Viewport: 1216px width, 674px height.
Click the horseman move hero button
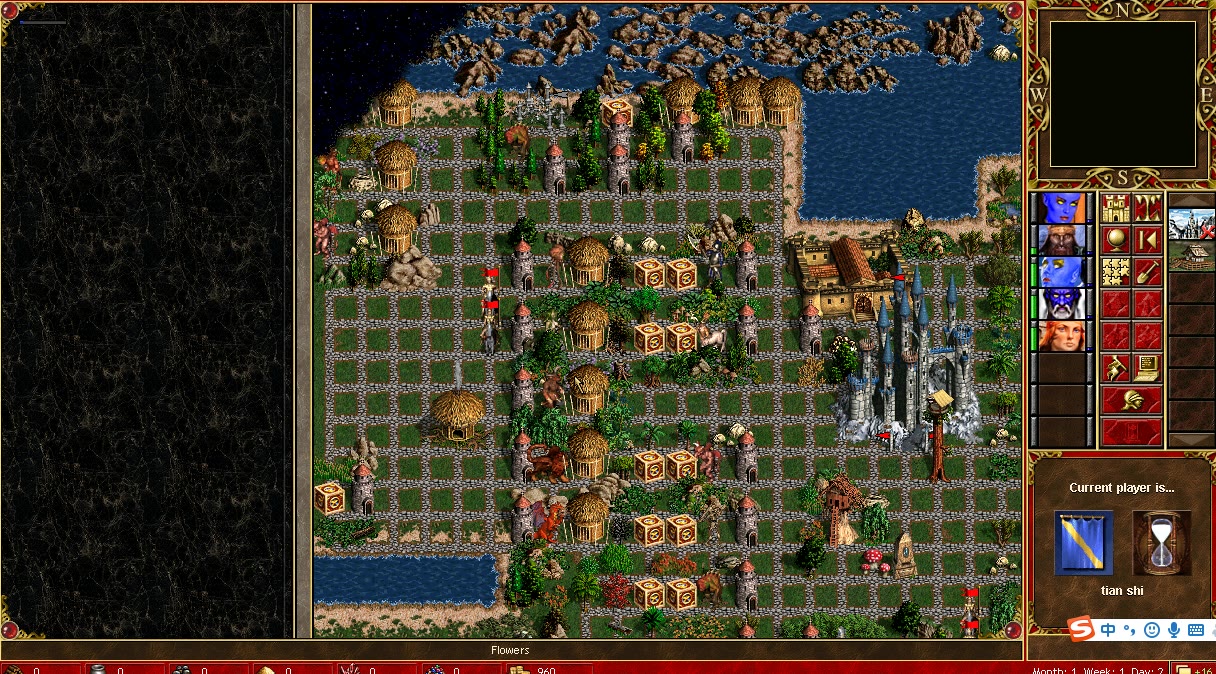tap(1116, 368)
